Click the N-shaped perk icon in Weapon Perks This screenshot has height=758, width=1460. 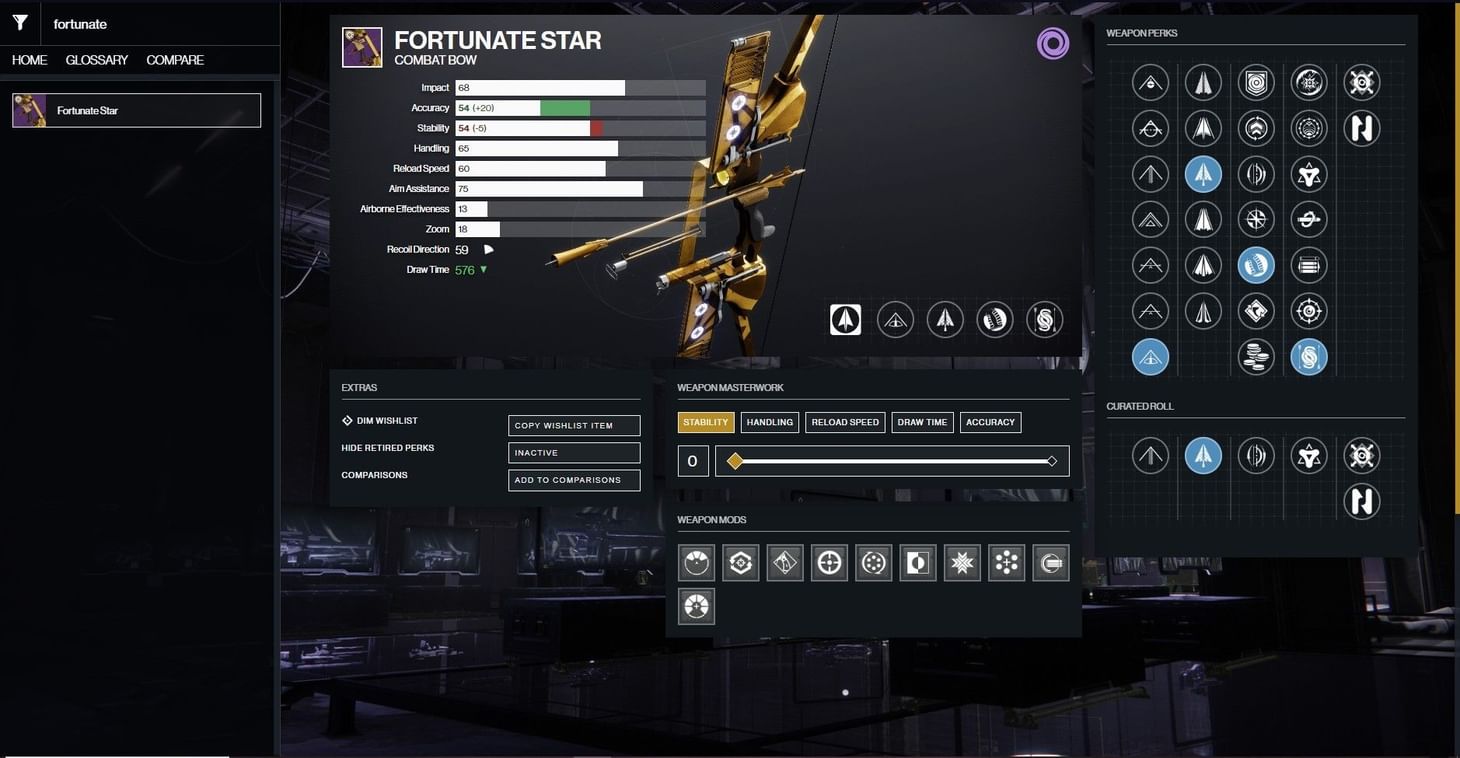pyautogui.click(x=1362, y=128)
